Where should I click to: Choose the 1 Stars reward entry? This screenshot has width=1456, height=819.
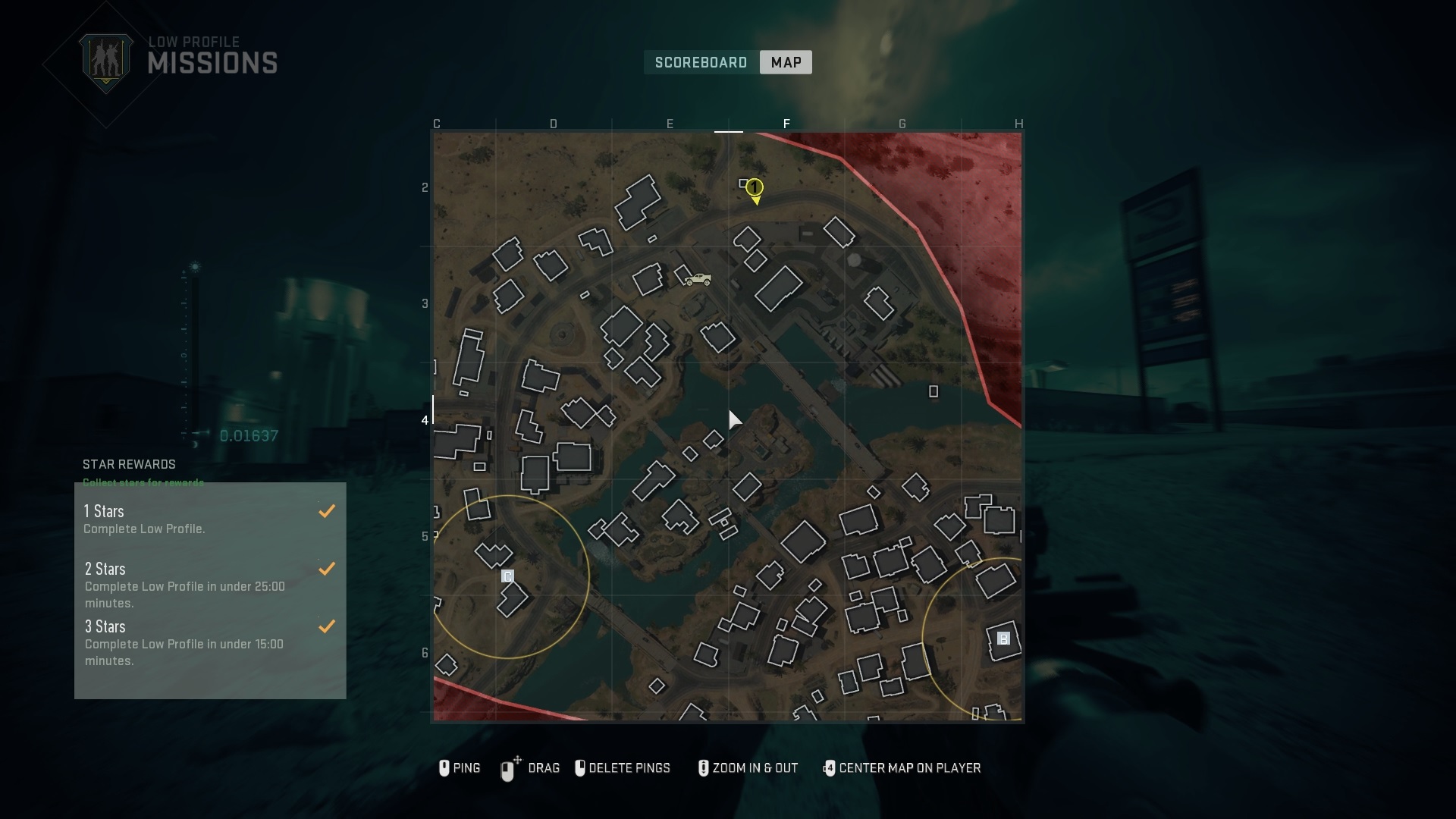coord(210,519)
